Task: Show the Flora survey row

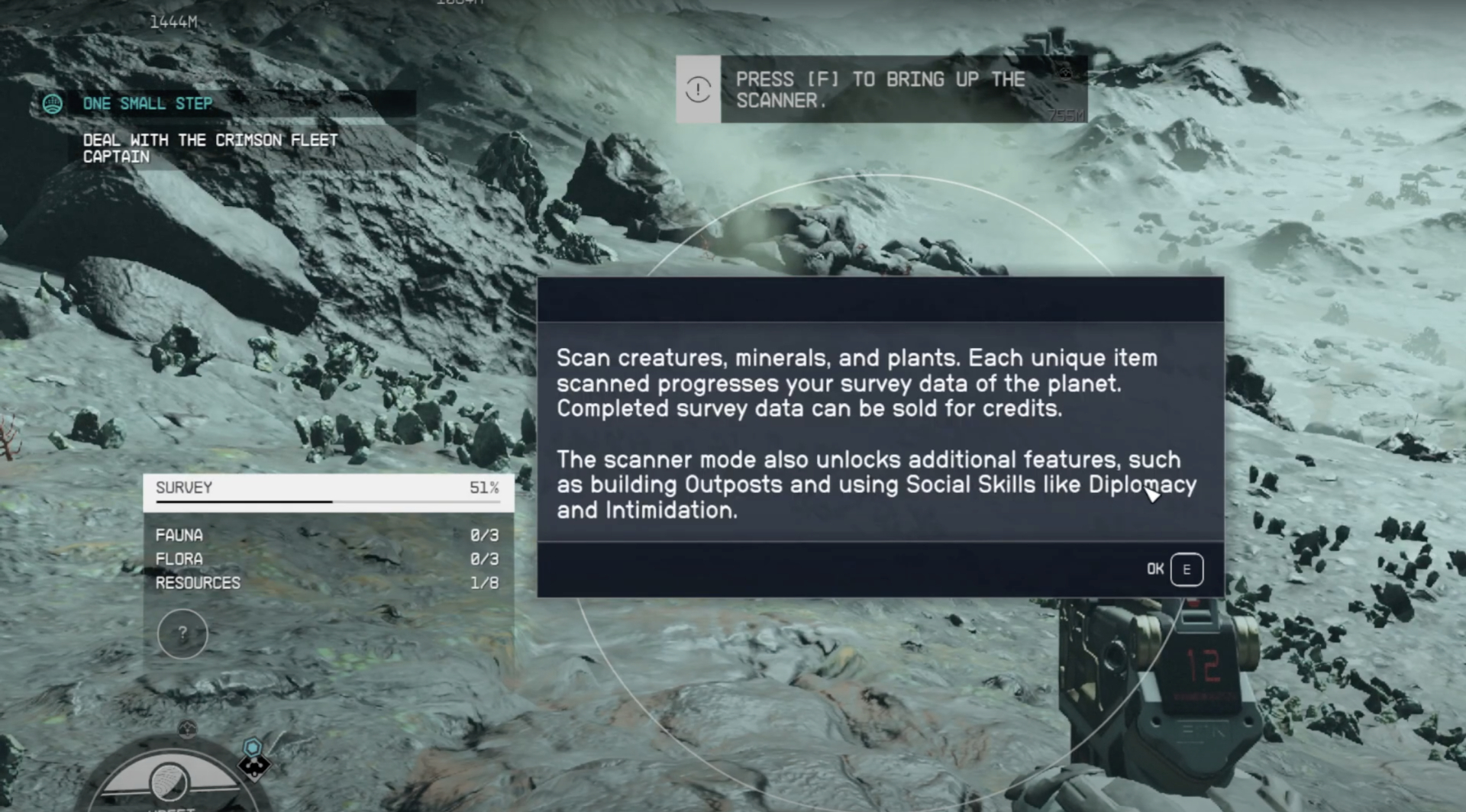Action: click(328, 559)
